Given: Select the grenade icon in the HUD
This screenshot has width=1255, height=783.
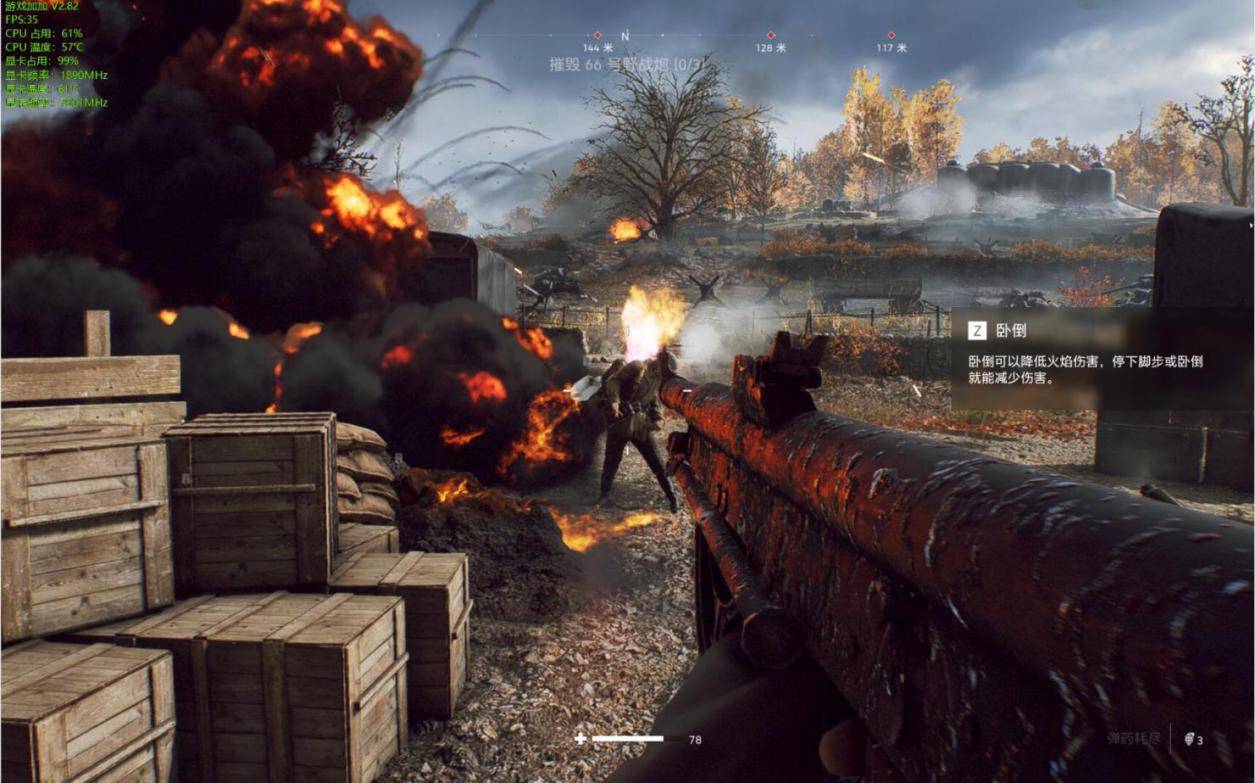Looking at the screenshot, I should pos(1189,739).
